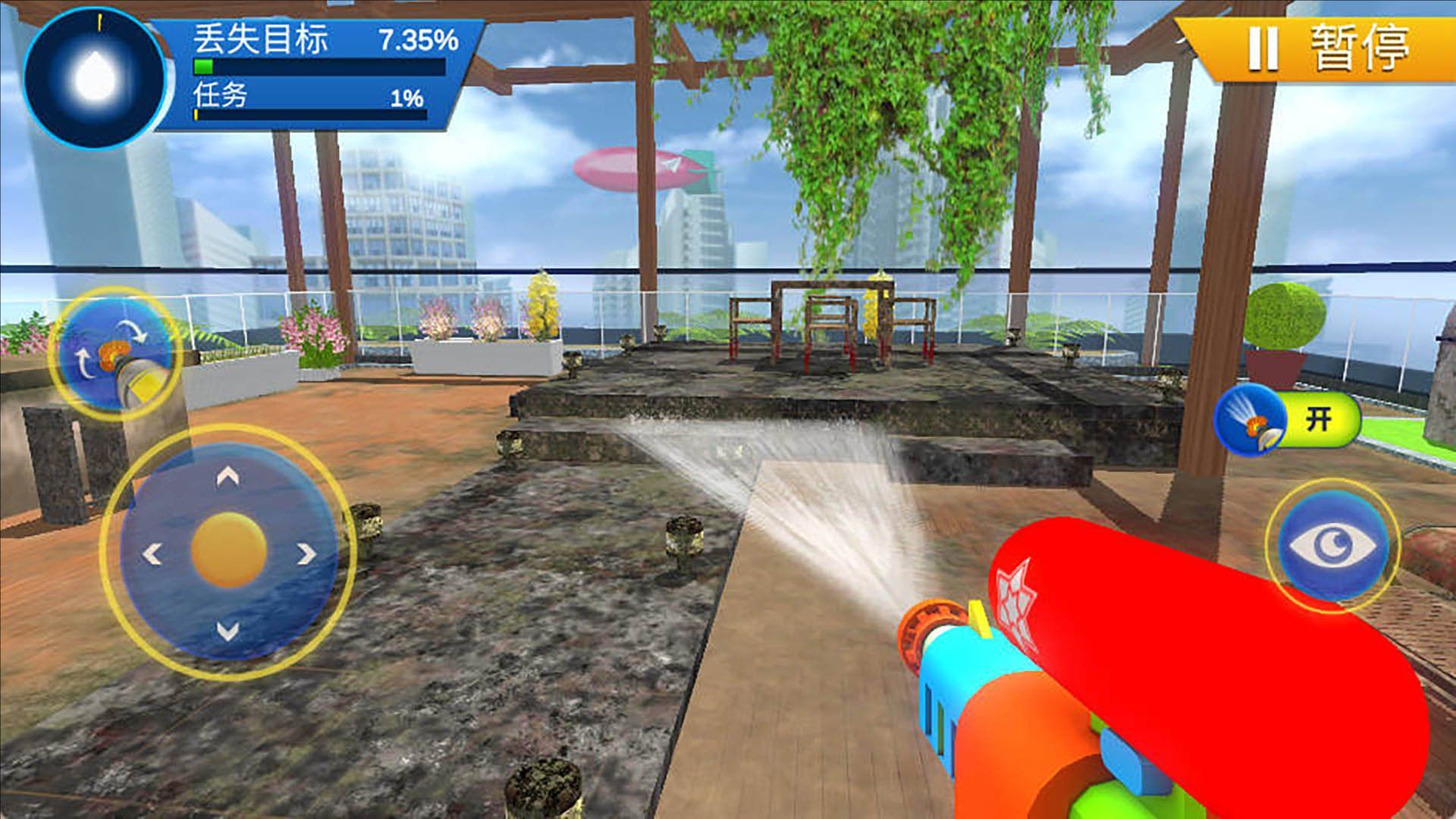Click the orange joystick center knob
The image size is (1456, 819).
pos(228,551)
